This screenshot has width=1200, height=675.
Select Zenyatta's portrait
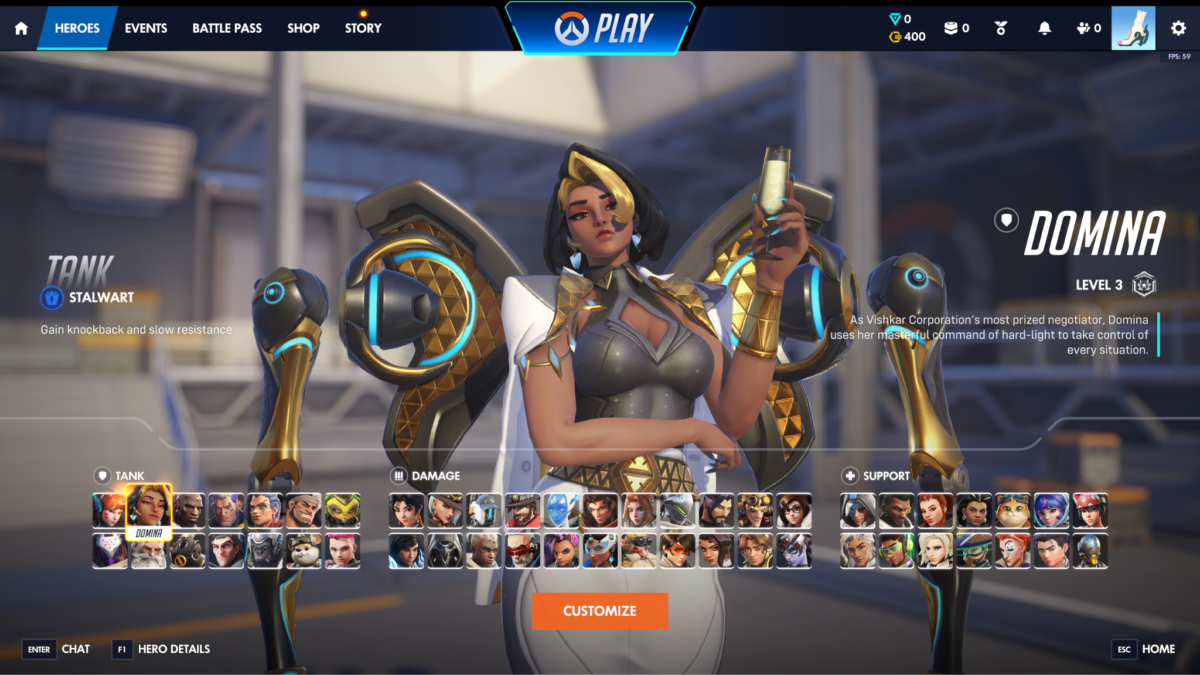pyautogui.click(x=1090, y=550)
